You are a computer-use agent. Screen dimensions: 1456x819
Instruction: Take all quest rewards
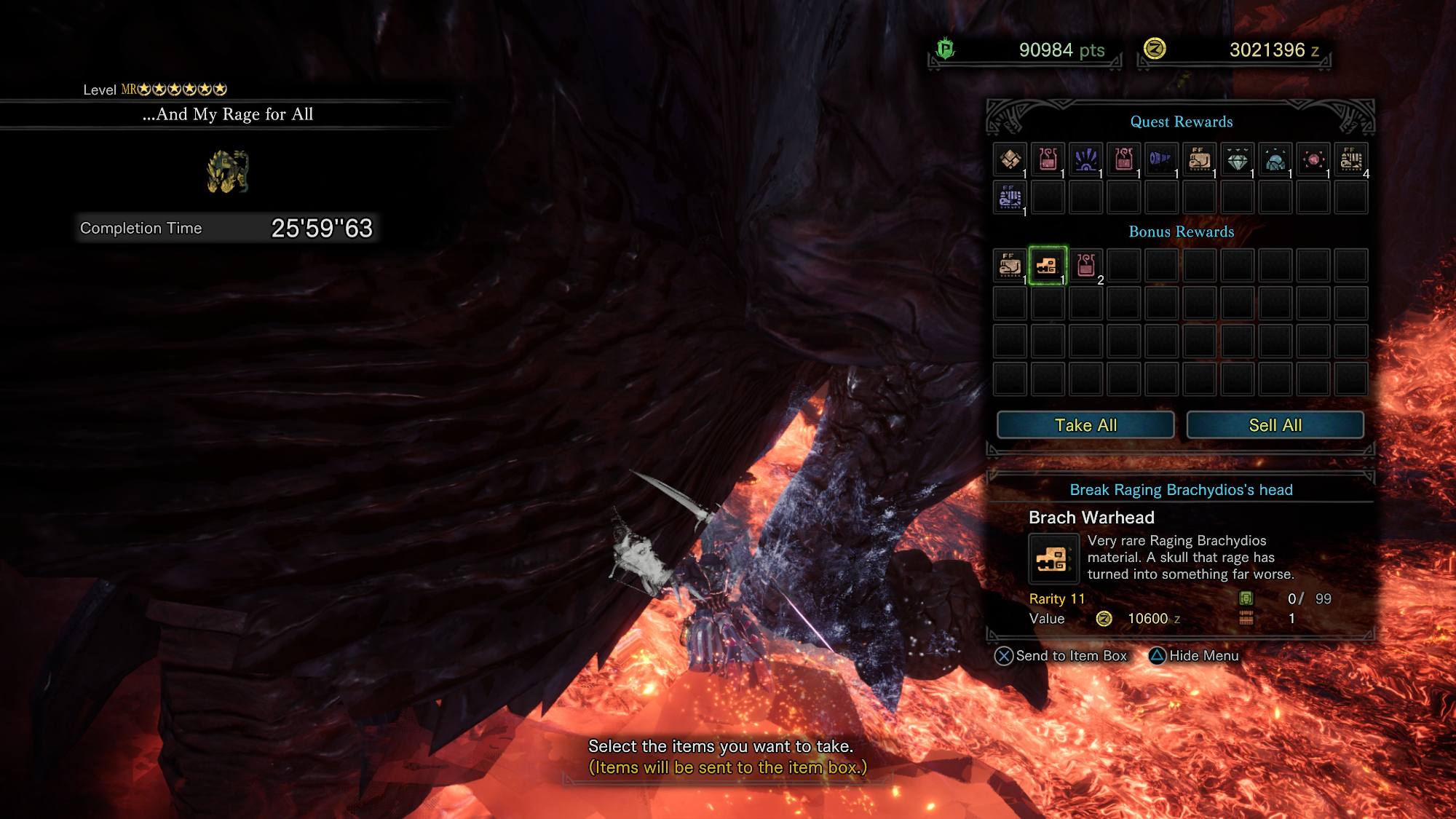(x=1085, y=425)
